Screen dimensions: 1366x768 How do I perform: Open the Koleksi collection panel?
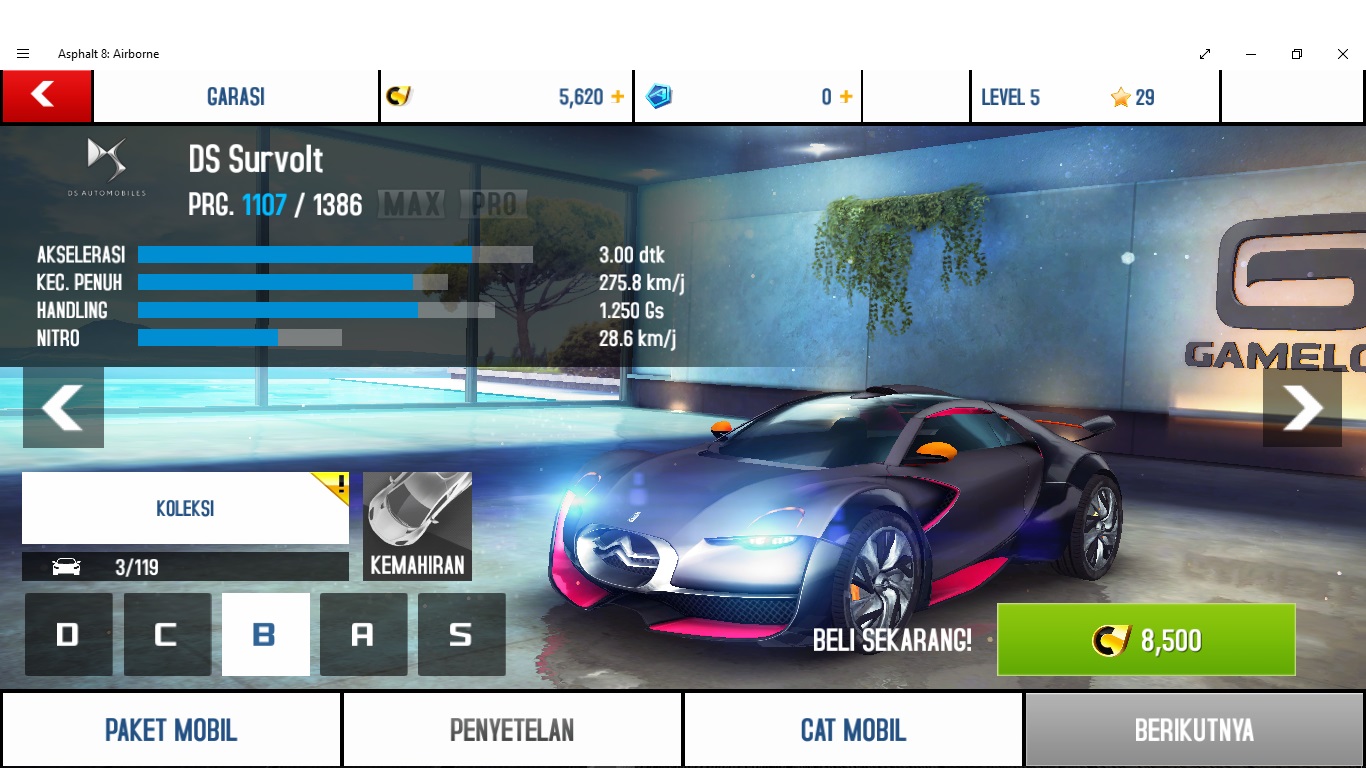click(185, 508)
